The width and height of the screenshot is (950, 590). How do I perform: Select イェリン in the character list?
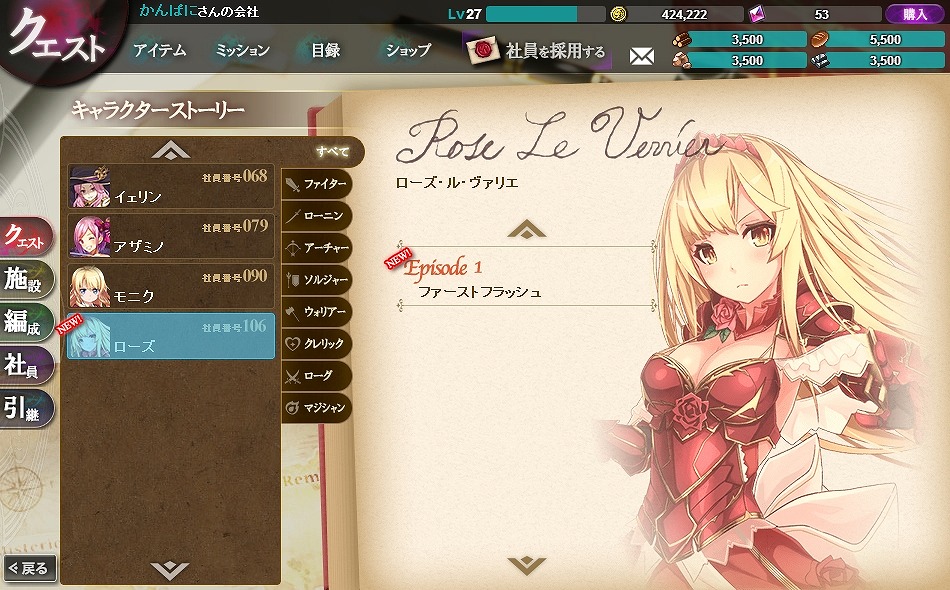(x=170, y=186)
